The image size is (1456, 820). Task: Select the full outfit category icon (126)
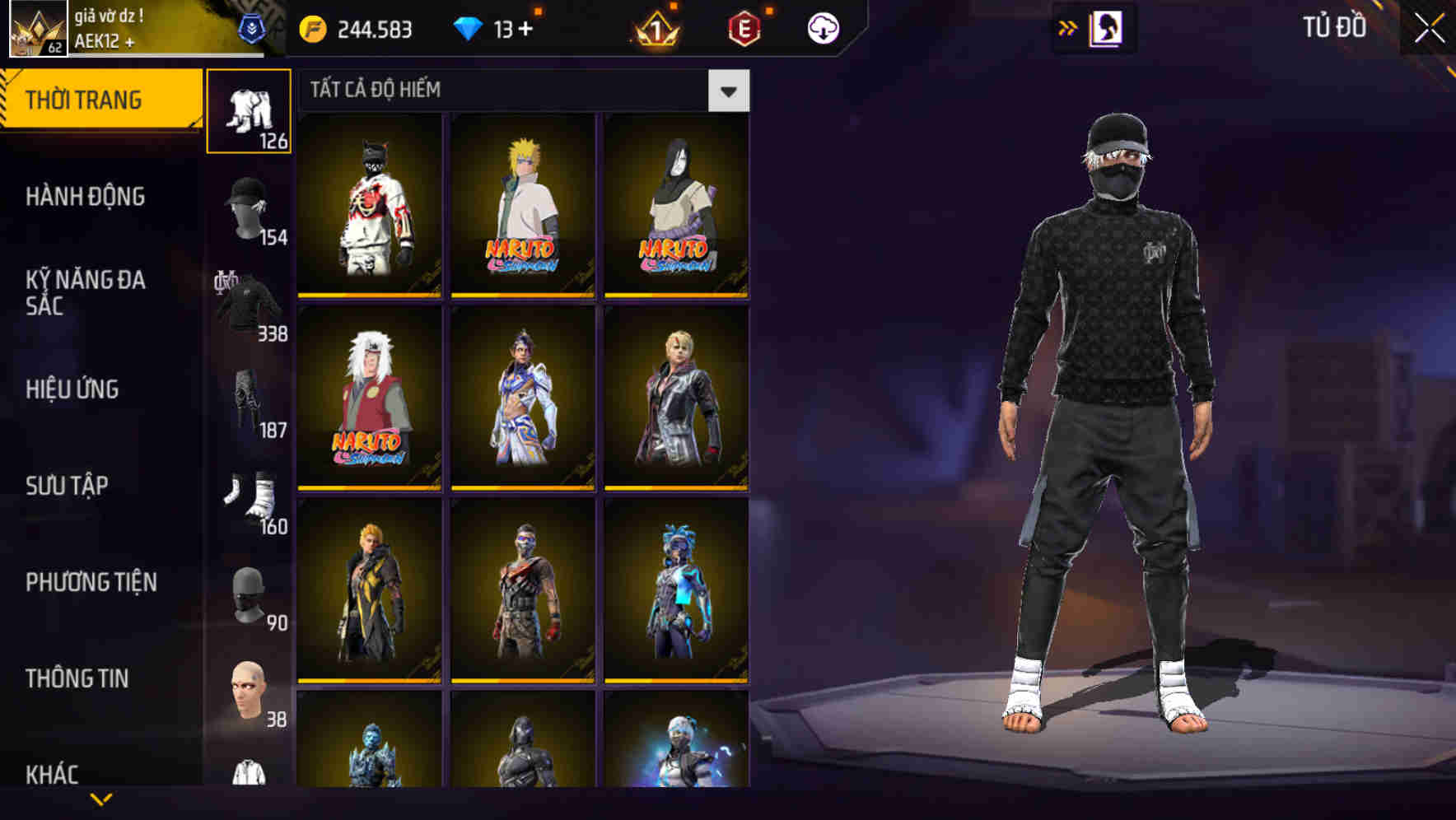pos(250,111)
